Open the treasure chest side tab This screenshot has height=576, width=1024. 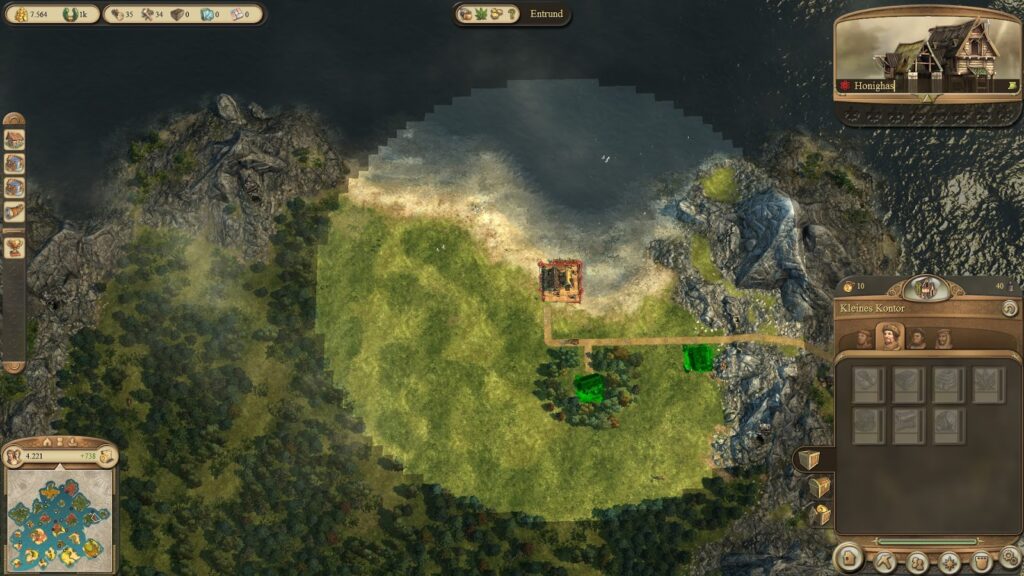coord(819,487)
